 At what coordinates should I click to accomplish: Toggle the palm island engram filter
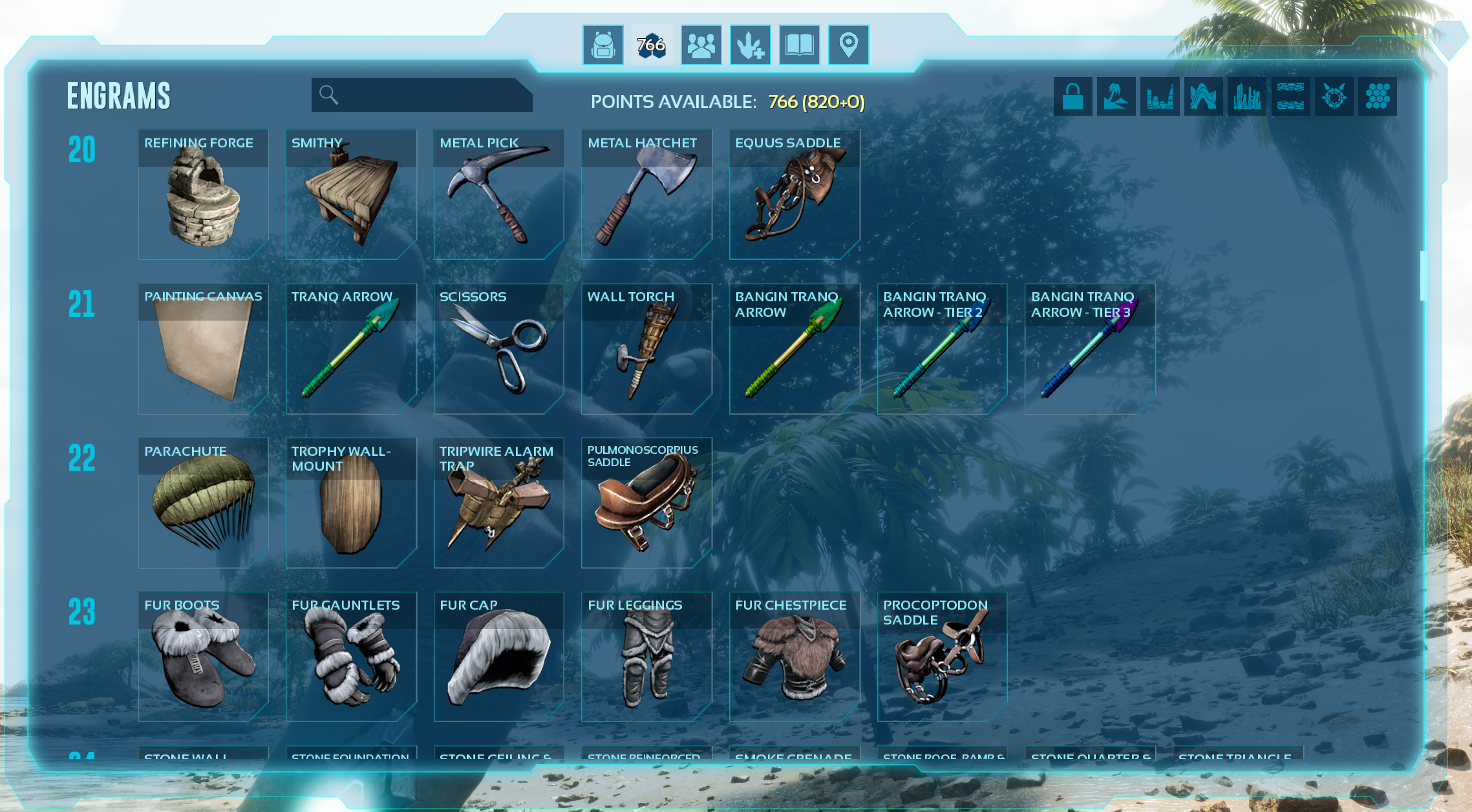click(x=1116, y=97)
